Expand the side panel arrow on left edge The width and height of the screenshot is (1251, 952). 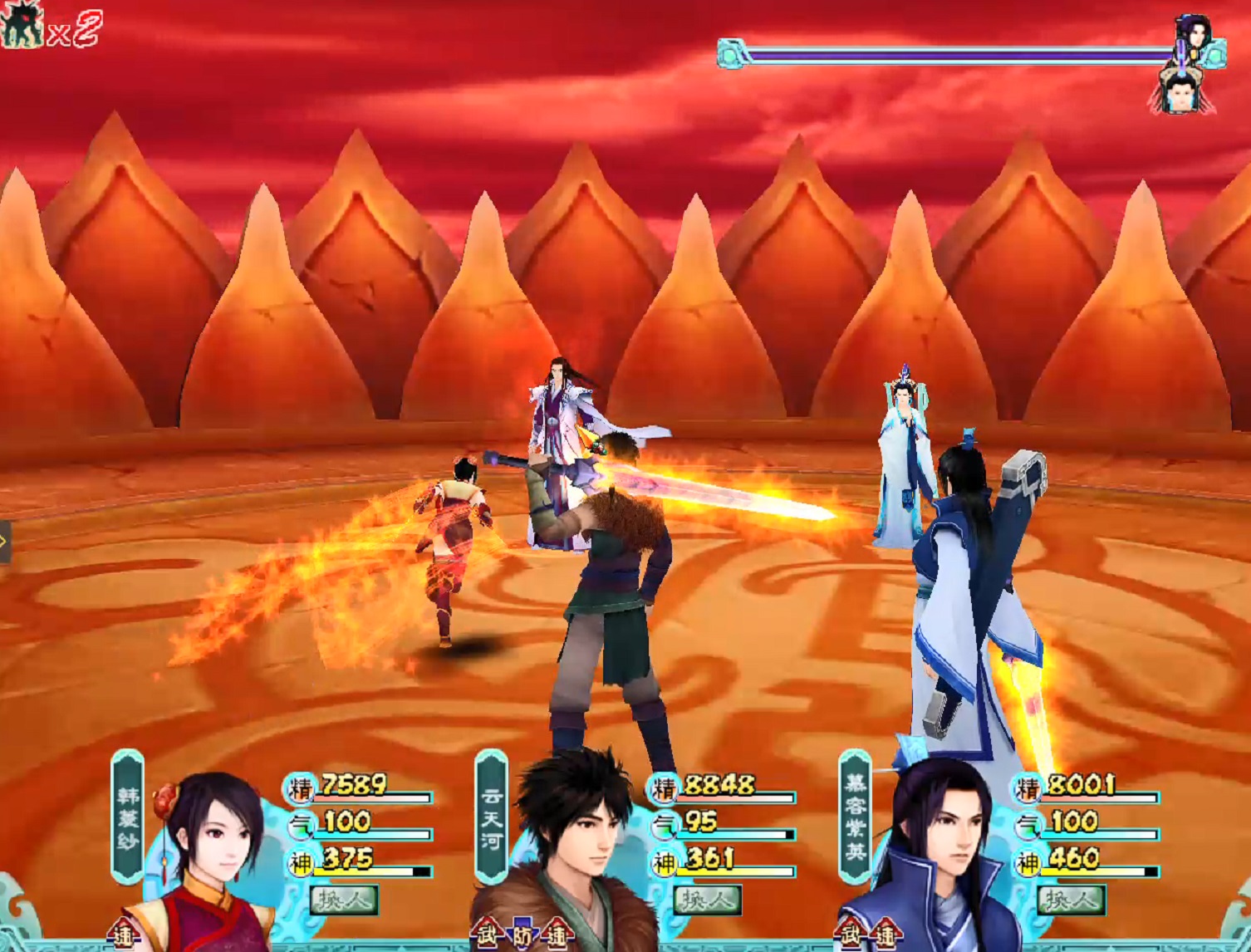coord(4,542)
